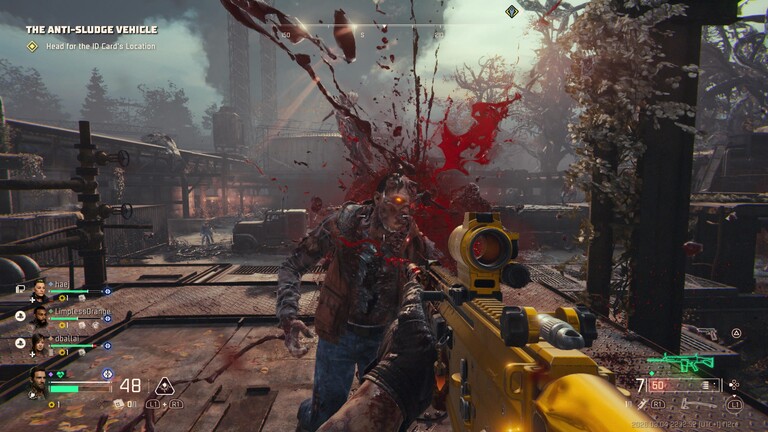
Task: Select teammate LimplessOrange's portrait
Action: [x=40, y=317]
